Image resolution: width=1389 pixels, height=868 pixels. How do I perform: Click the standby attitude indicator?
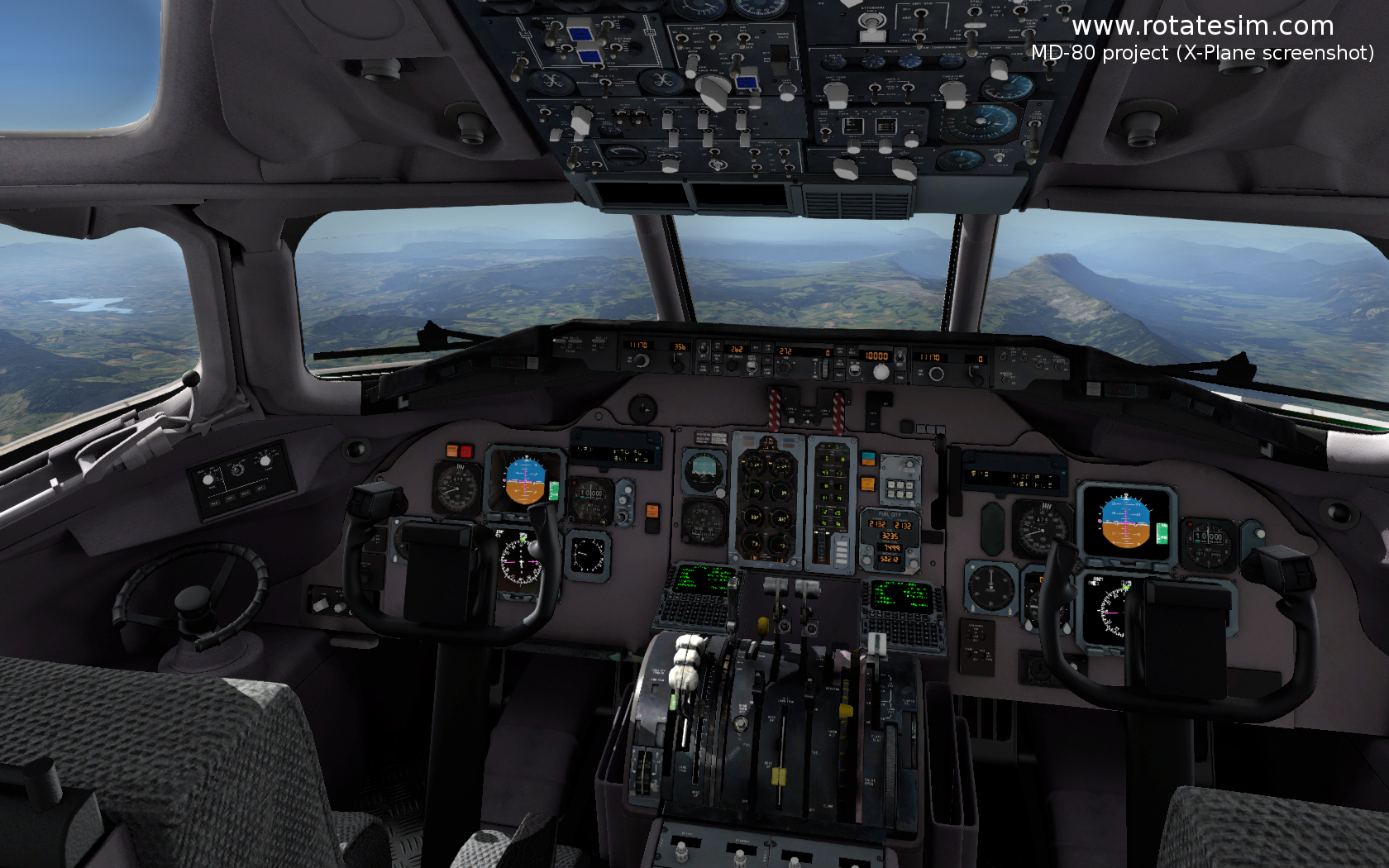click(703, 470)
